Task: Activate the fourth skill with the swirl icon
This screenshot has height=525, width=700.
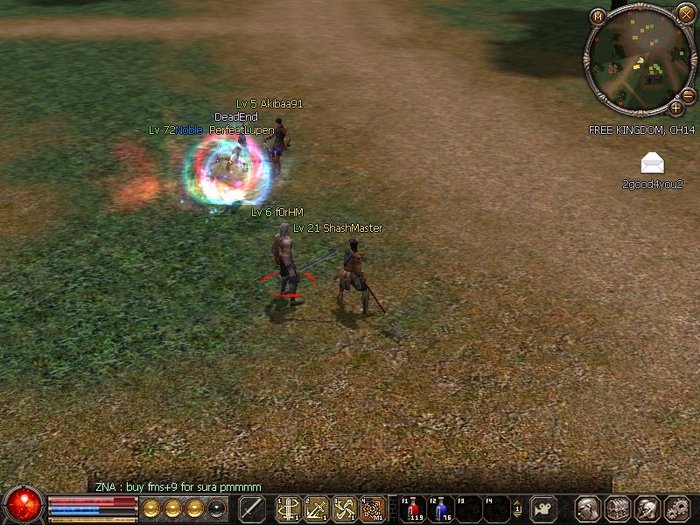Action: point(373,508)
